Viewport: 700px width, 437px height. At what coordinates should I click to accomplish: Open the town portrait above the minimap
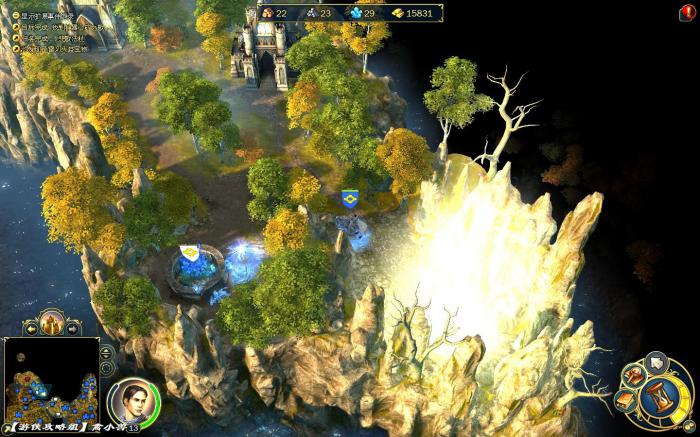click(x=51, y=324)
